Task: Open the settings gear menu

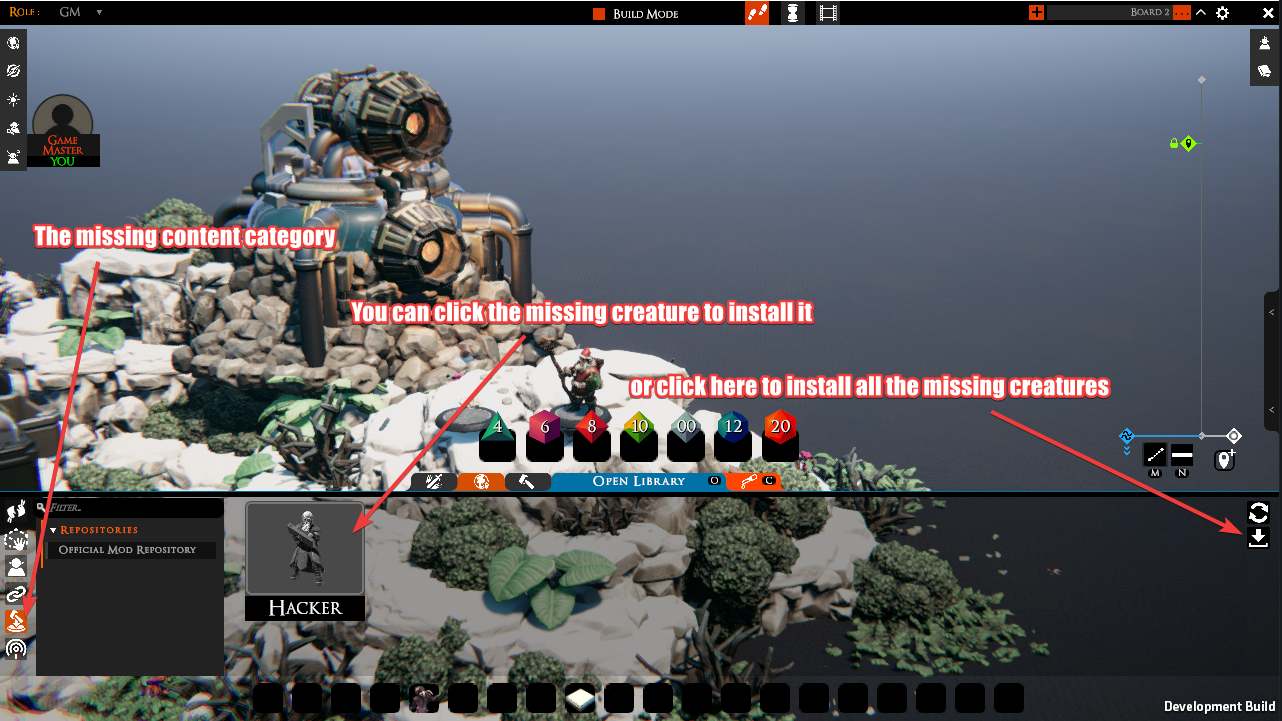Action: (x=1222, y=13)
